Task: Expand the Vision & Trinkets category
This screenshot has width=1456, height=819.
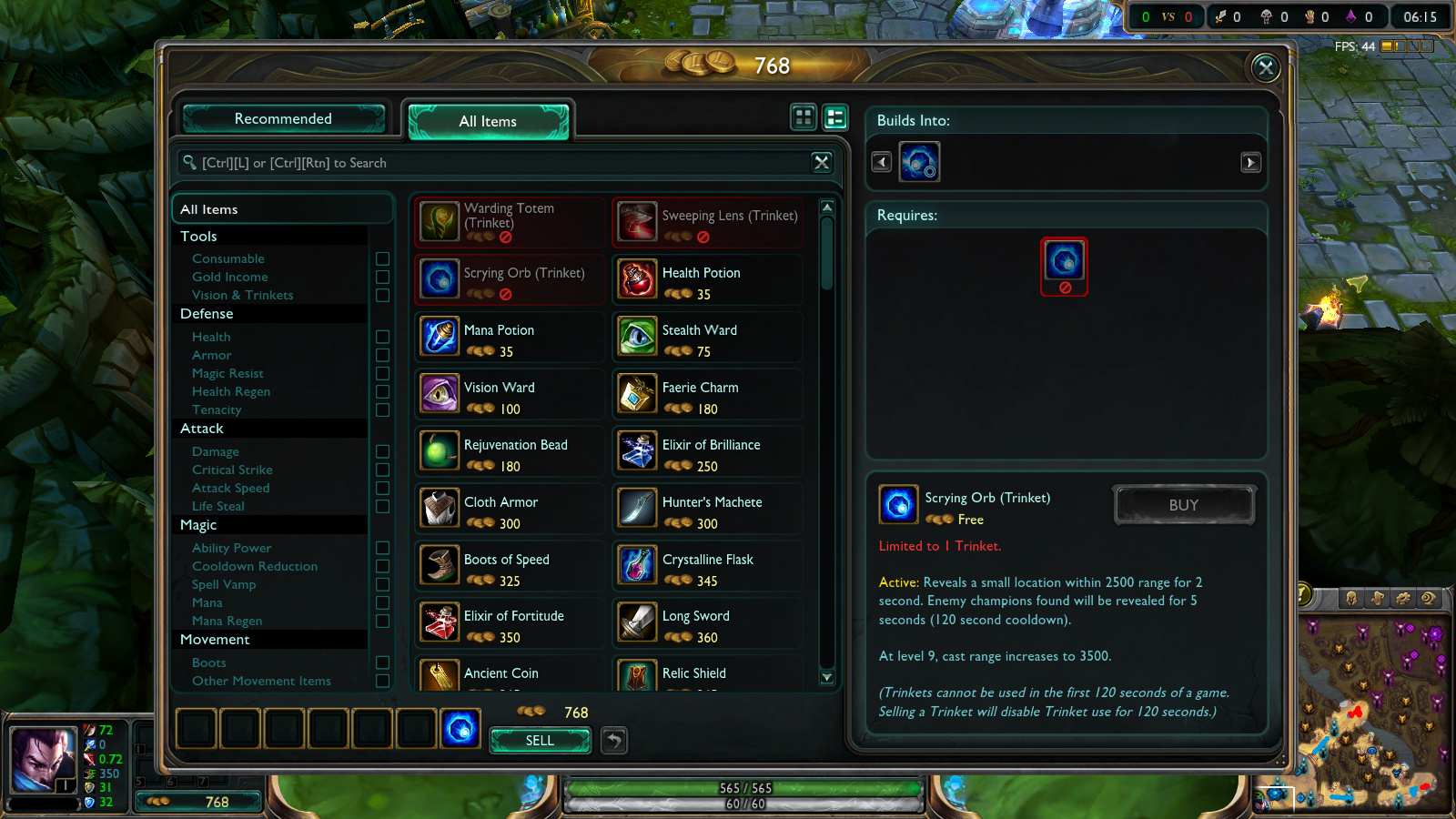Action: coord(242,295)
